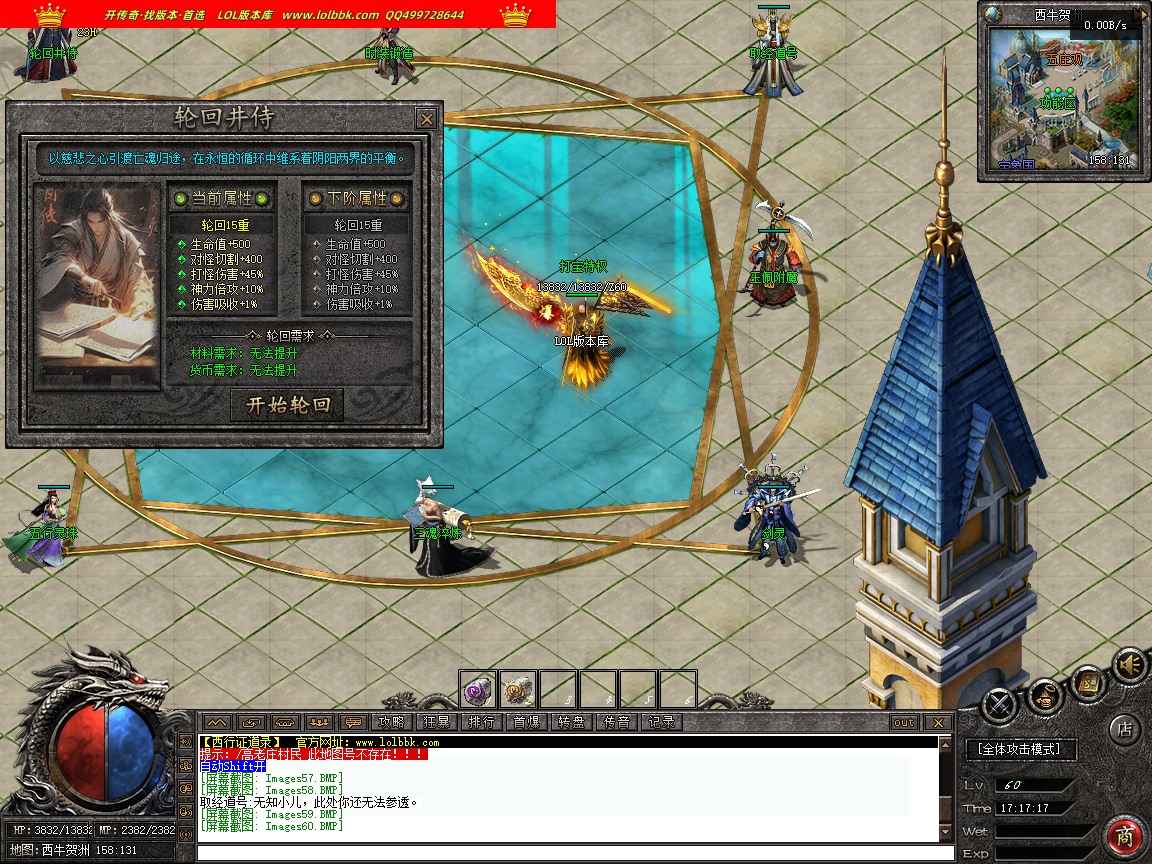Use the golden scroll in the second hotbar slot
Viewport: 1152px width, 864px height.
coord(518,689)
